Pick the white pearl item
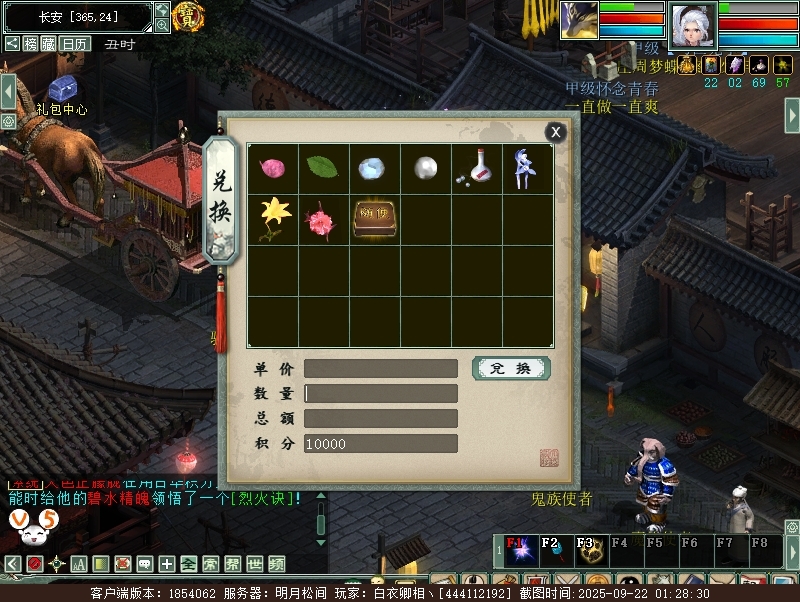This screenshot has width=800, height=602. (426, 168)
